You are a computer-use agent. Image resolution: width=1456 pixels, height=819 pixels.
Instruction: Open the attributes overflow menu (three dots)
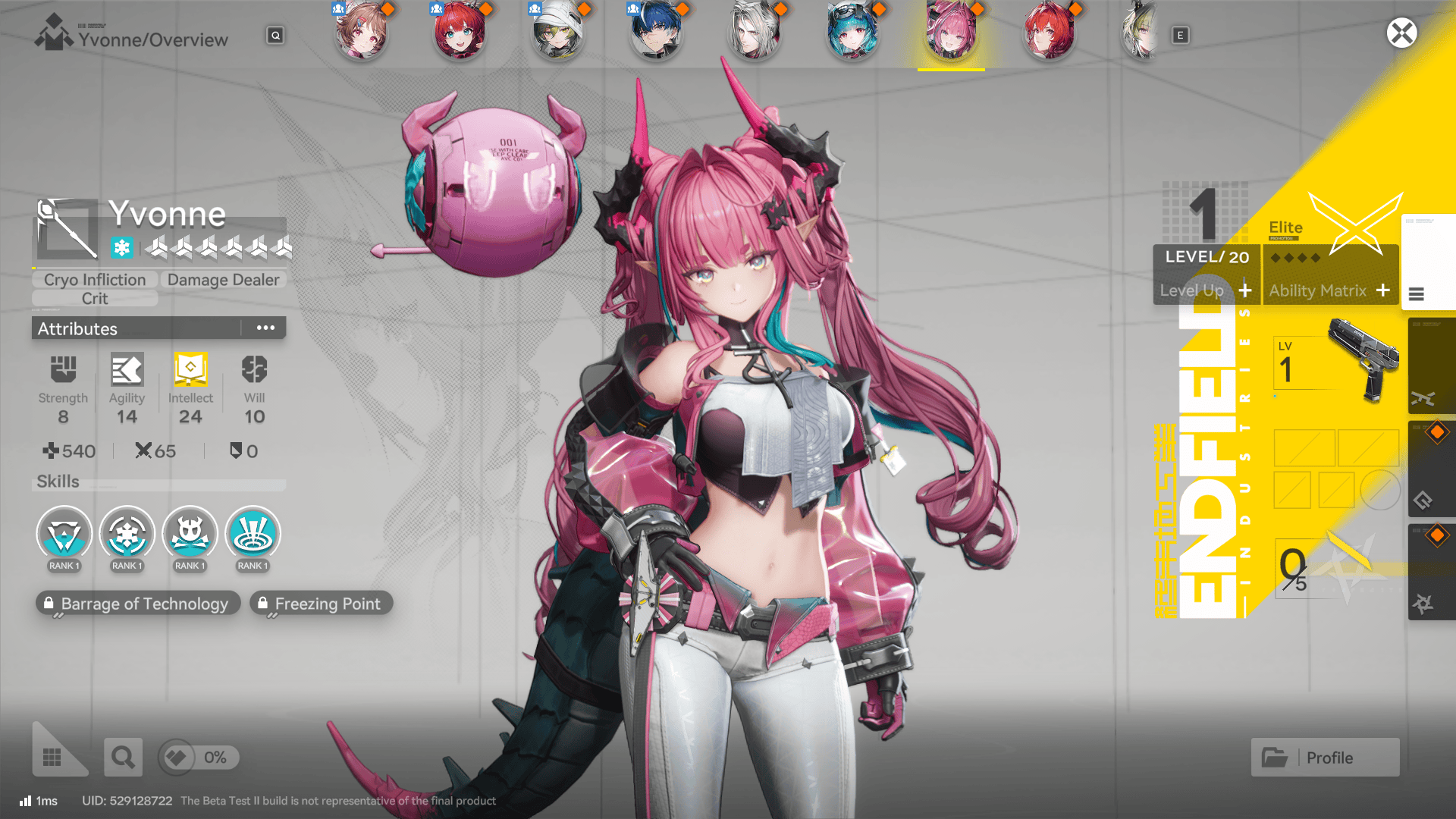(x=265, y=328)
